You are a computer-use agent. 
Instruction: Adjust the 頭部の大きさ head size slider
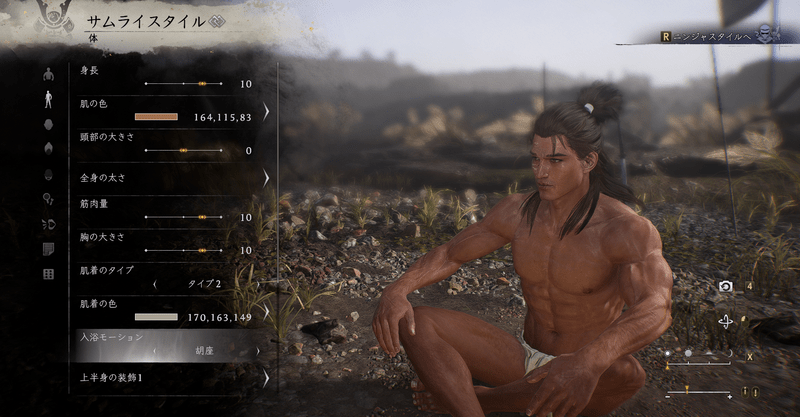(x=185, y=150)
